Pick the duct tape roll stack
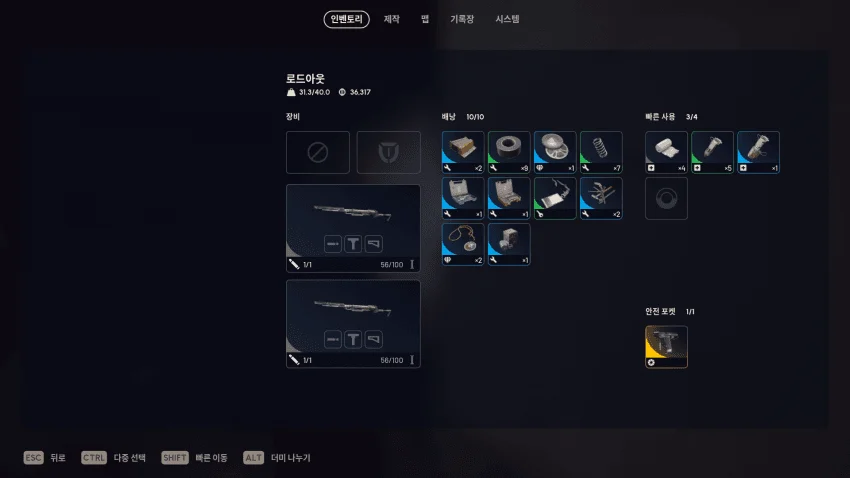Screen dimensions: 850x478 509,152
